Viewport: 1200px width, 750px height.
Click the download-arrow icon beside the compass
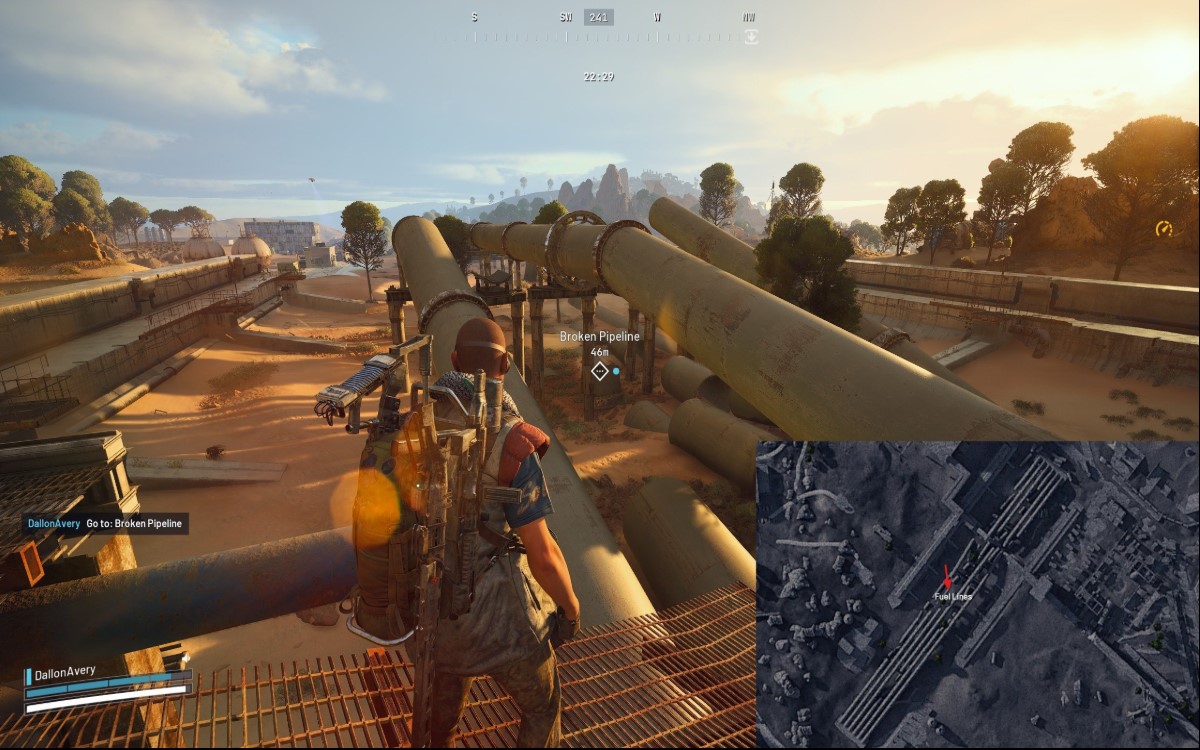[x=751, y=36]
